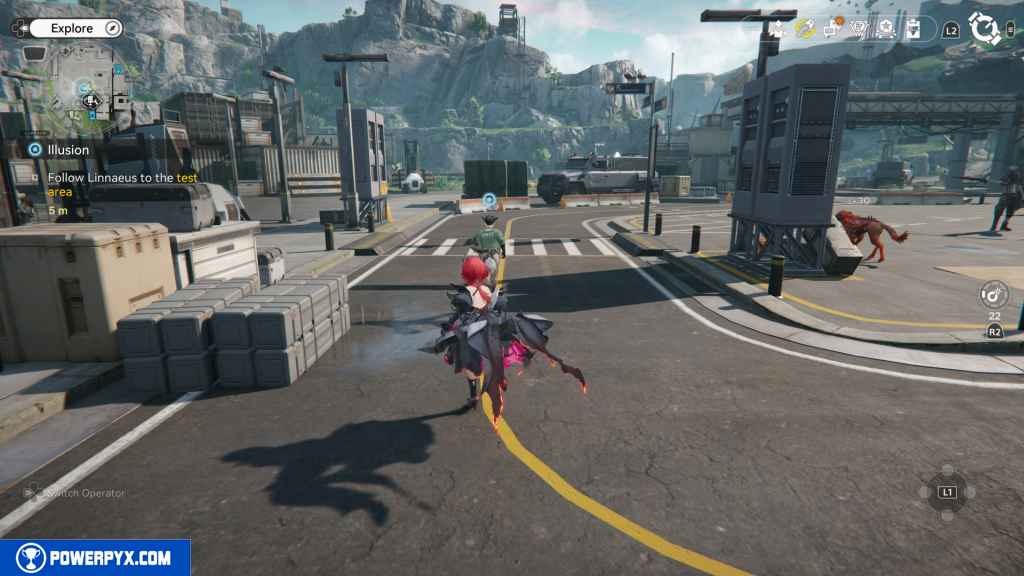This screenshot has width=1024, height=576.
Task: Open the Explore mode pill
Action: tap(72, 28)
